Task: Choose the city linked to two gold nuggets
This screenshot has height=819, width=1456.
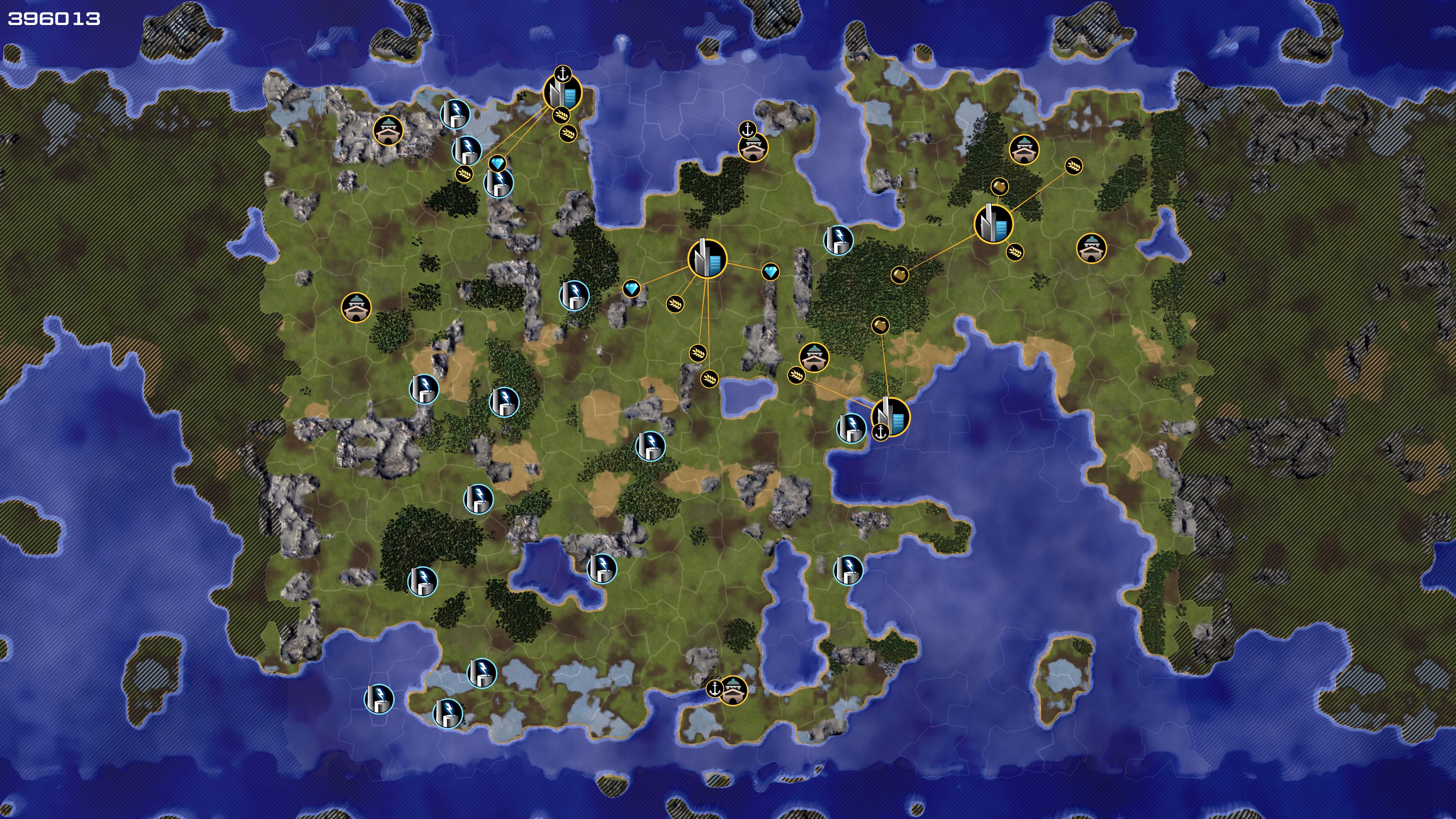Action: [993, 223]
